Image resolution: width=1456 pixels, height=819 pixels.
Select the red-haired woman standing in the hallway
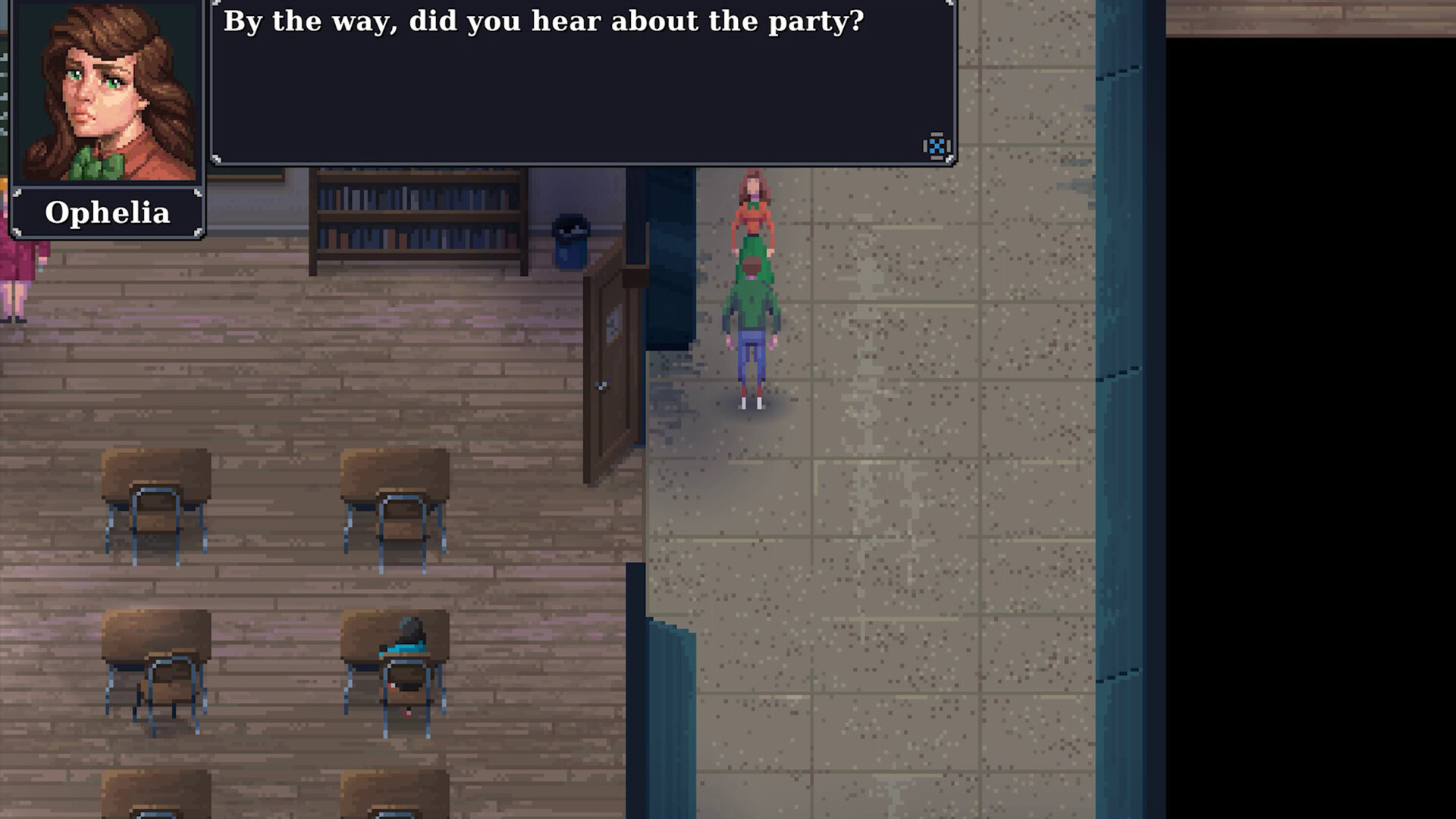point(753,216)
